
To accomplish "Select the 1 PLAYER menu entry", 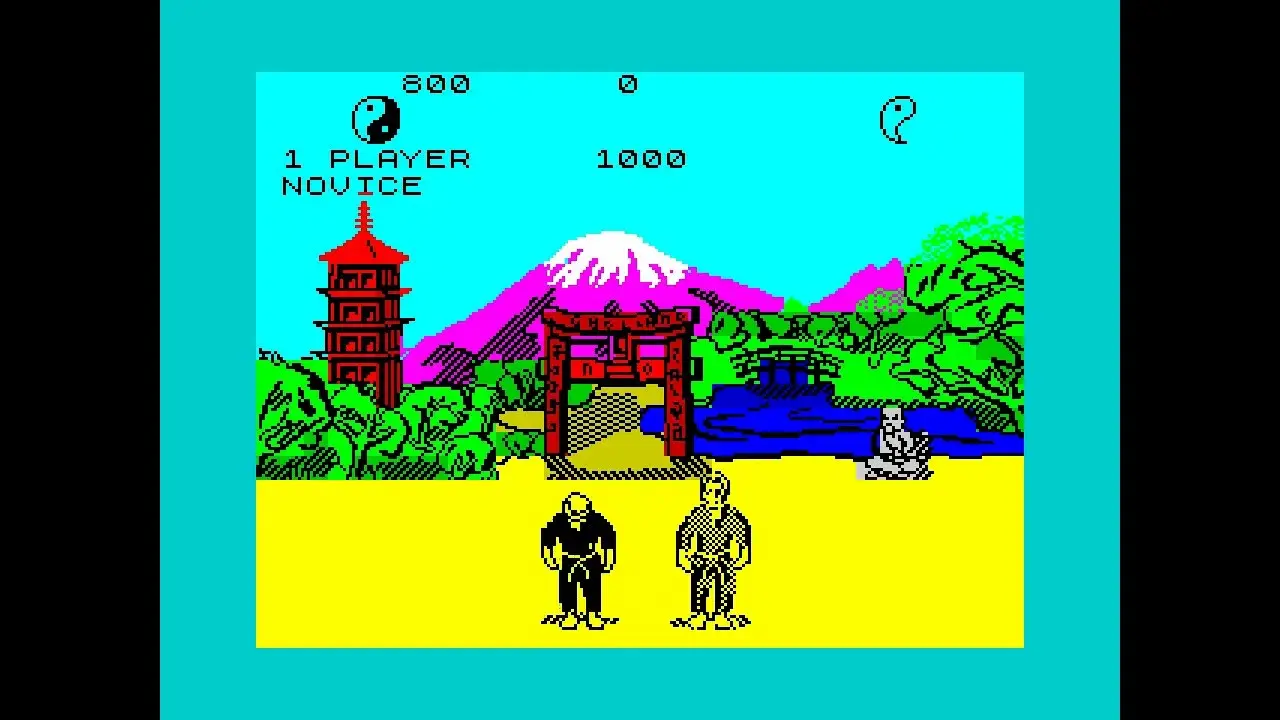I will pos(377,157).
